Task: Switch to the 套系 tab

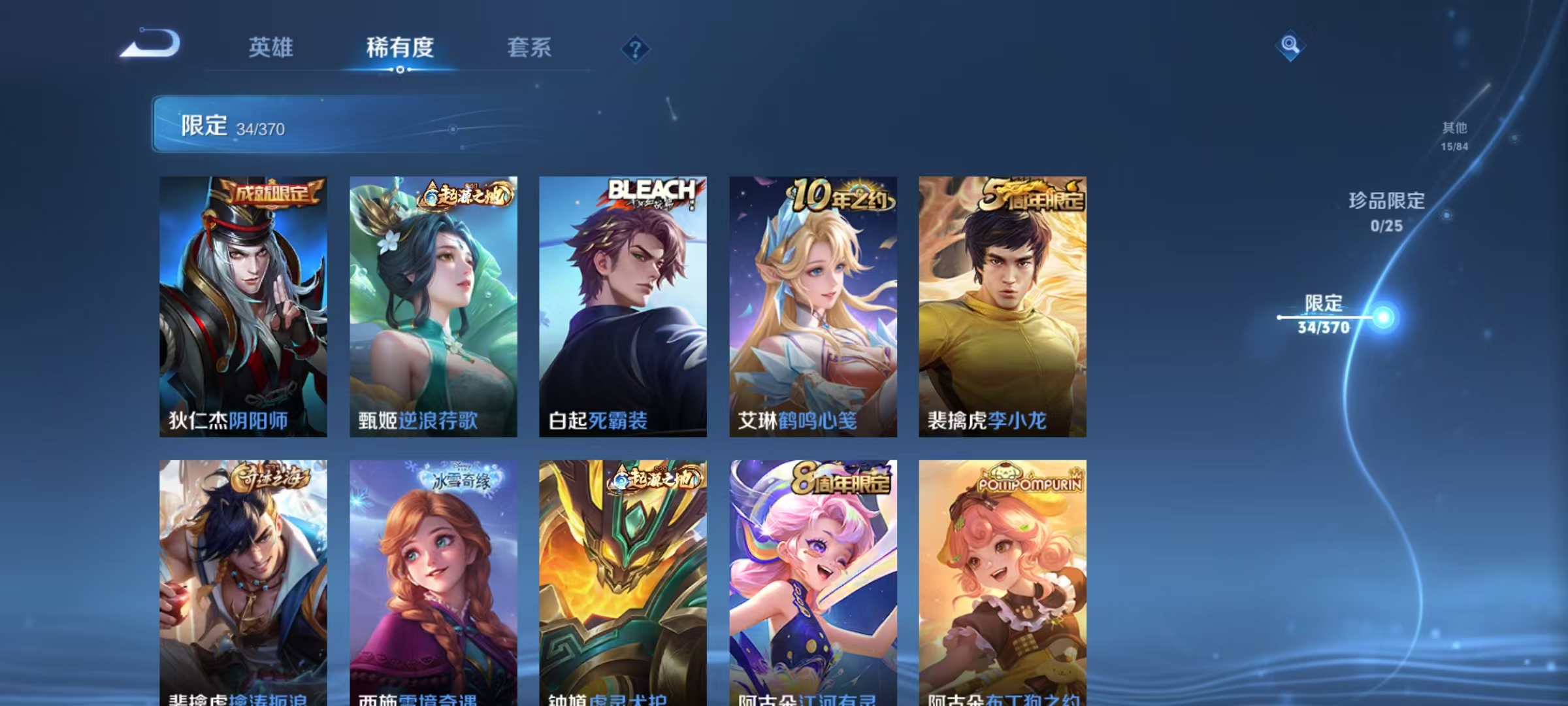Action: point(530,47)
